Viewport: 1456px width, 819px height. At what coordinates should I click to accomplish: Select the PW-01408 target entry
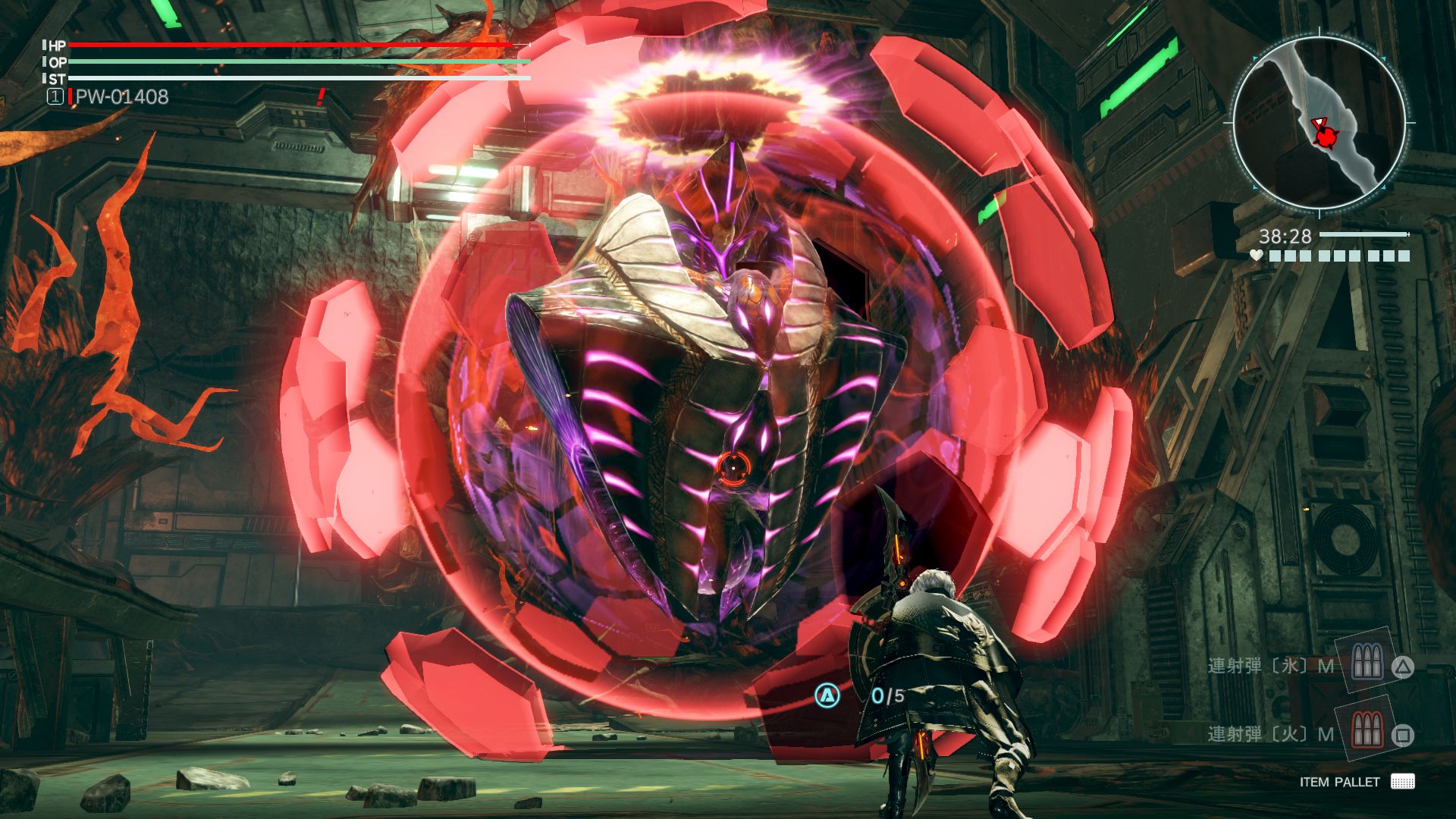click(x=121, y=96)
